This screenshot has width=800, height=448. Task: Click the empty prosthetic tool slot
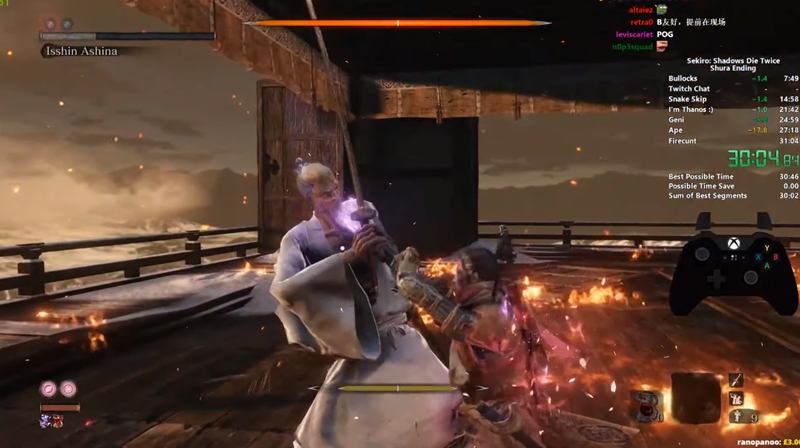tap(695, 397)
